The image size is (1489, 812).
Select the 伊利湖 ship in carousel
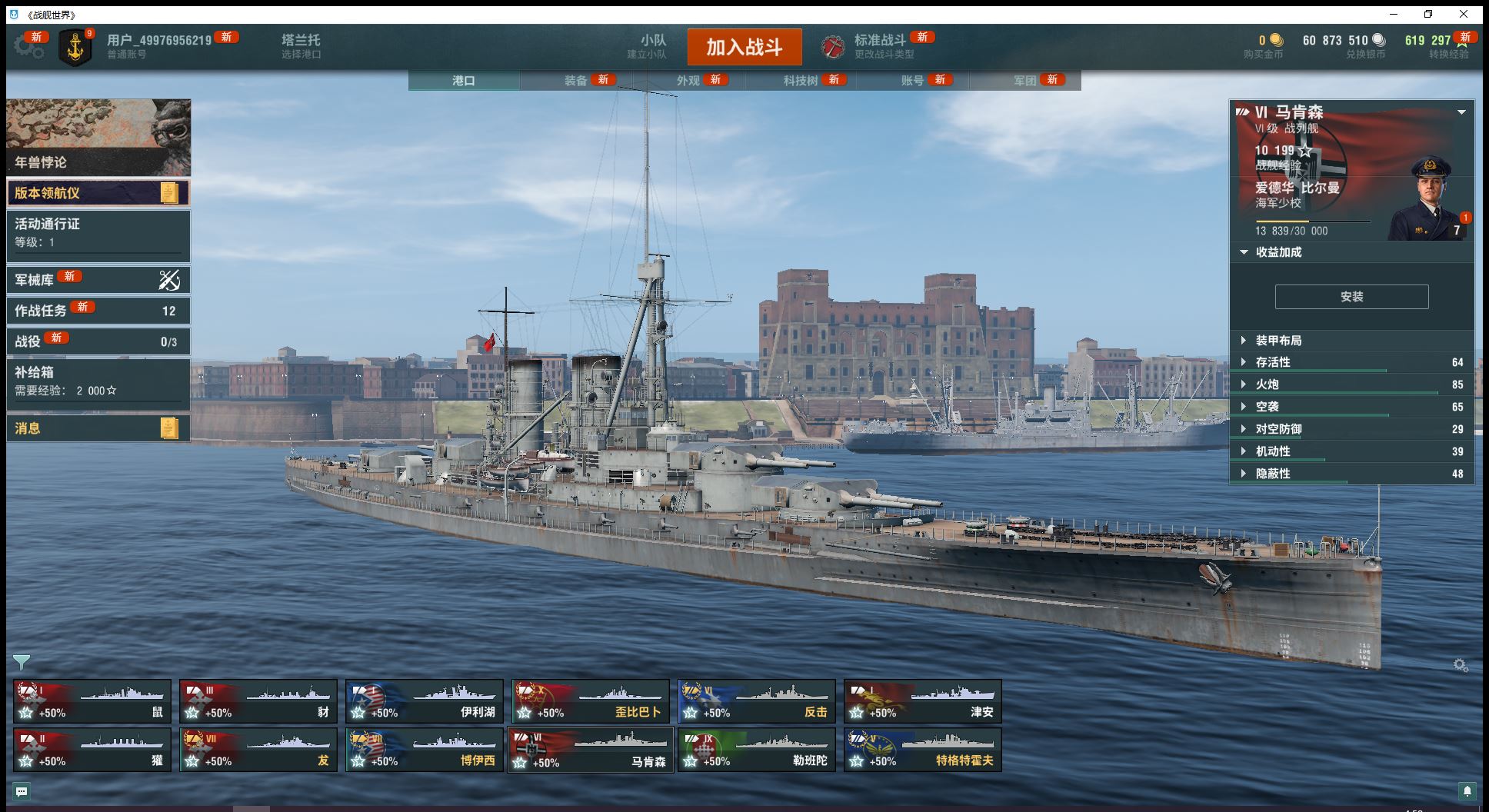point(424,701)
